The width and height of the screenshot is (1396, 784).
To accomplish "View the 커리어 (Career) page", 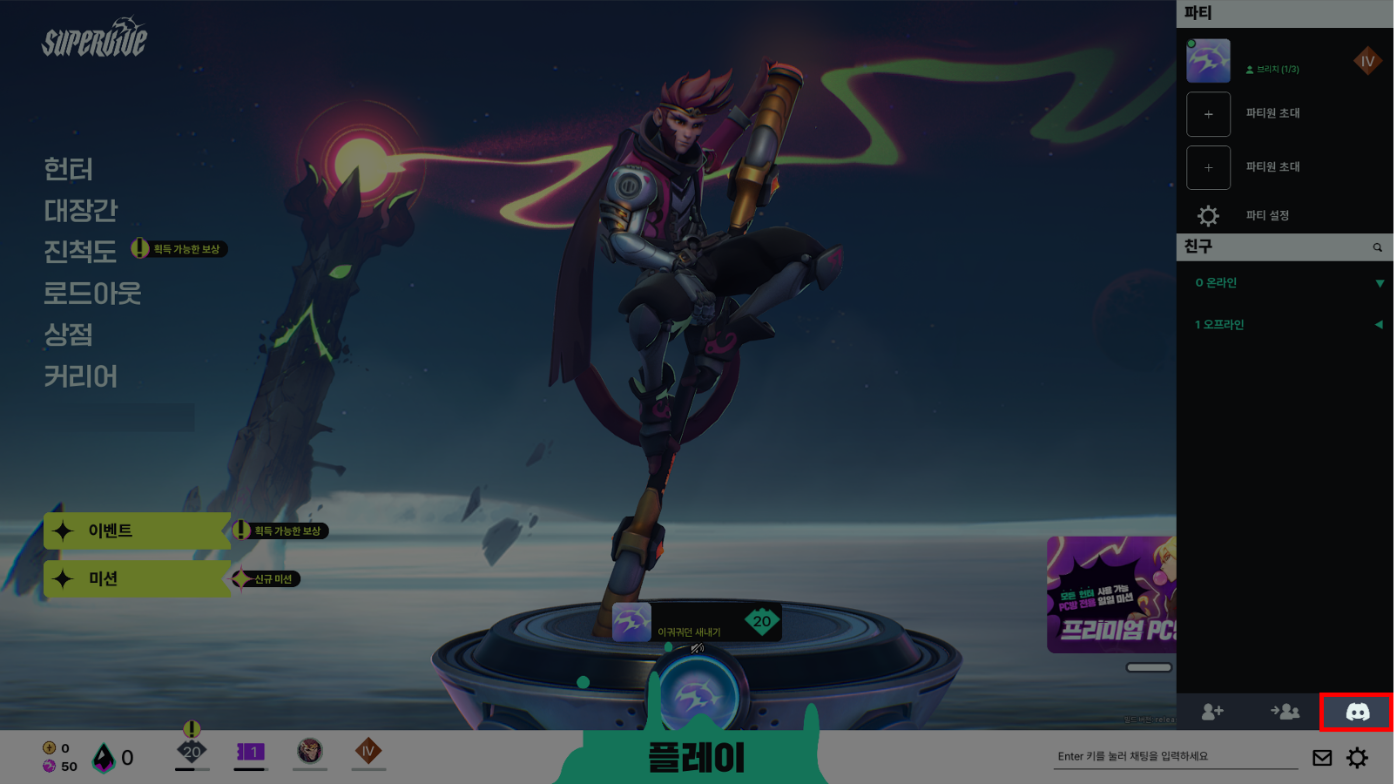I will tap(80, 376).
